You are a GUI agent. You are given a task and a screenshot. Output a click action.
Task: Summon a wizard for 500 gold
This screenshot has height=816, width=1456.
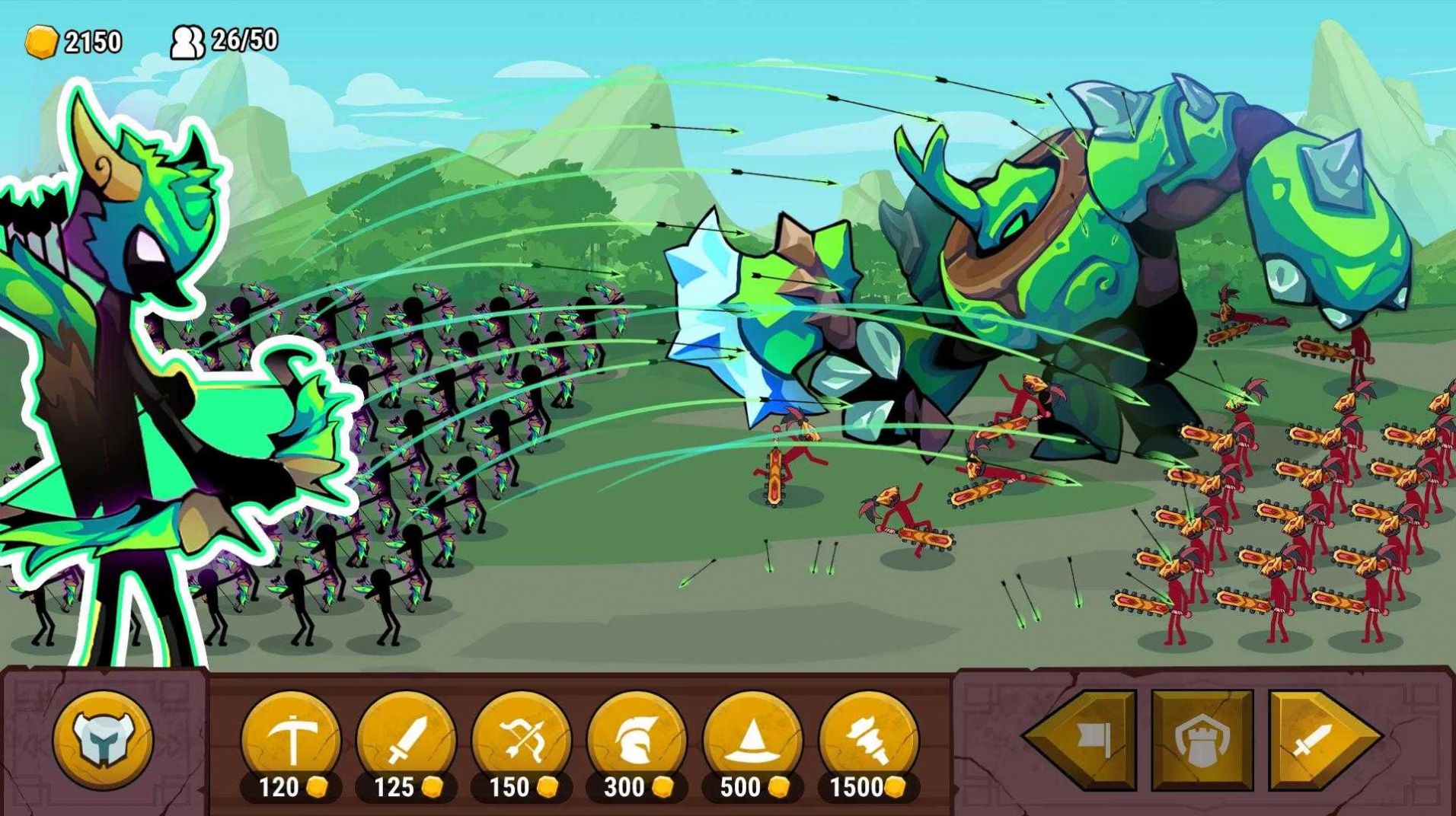pos(752,740)
